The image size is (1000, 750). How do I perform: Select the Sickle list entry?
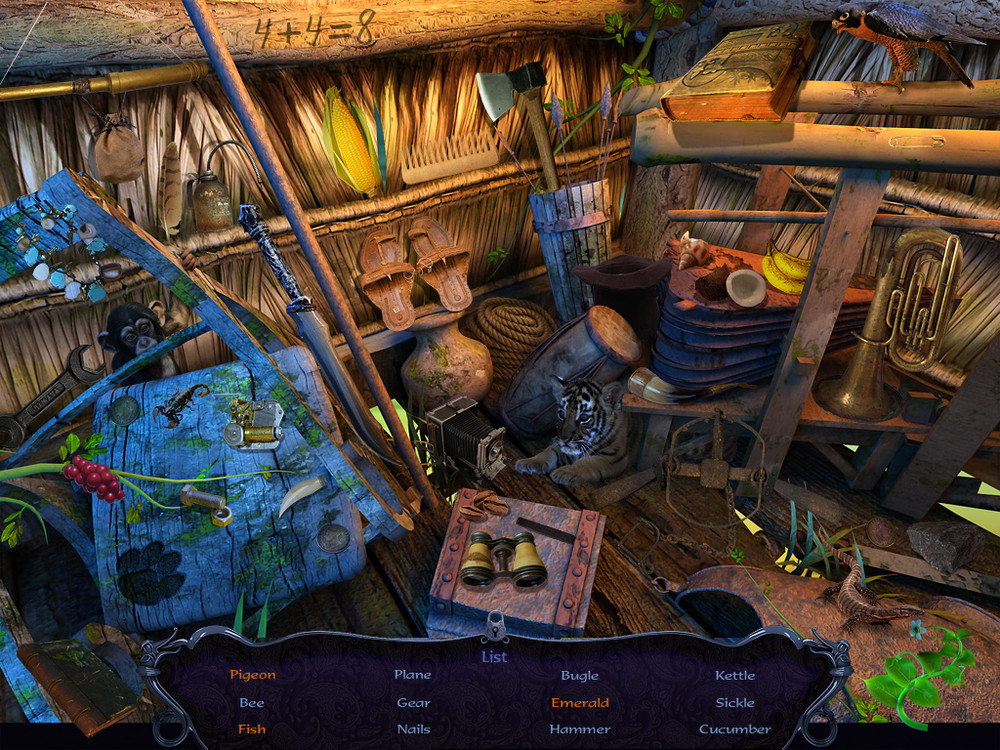point(735,702)
